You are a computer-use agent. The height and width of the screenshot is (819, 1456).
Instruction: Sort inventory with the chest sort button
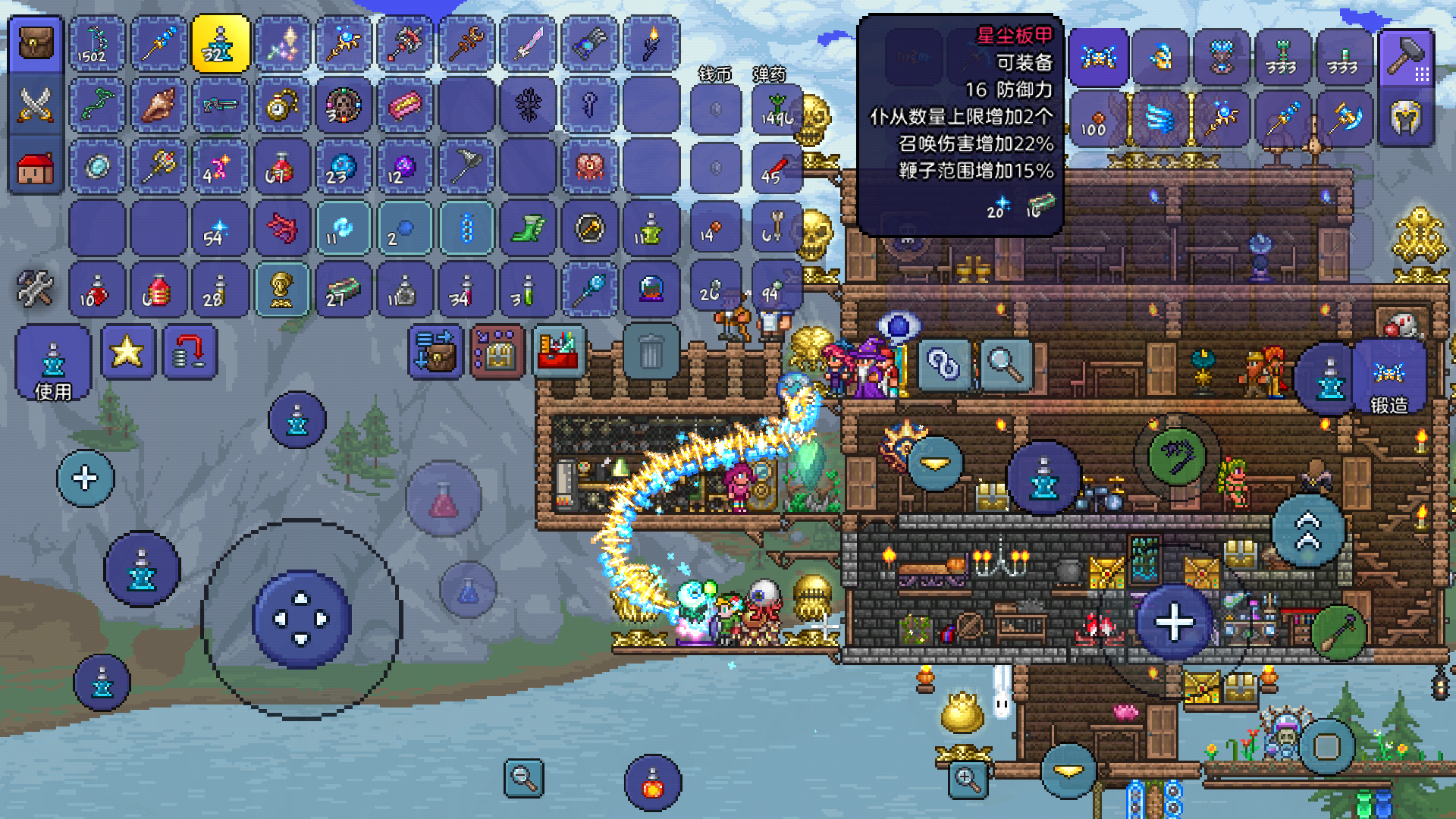pyautogui.click(x=497, y=351)
